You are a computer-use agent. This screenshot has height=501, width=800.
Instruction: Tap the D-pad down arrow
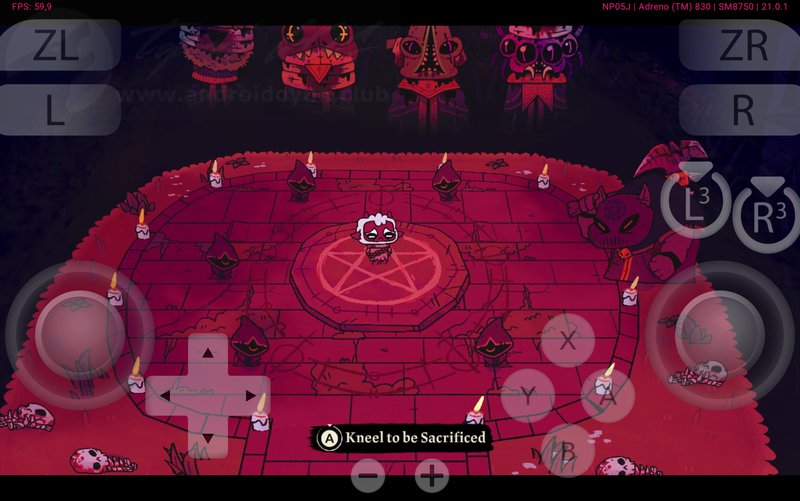point(208,438)
